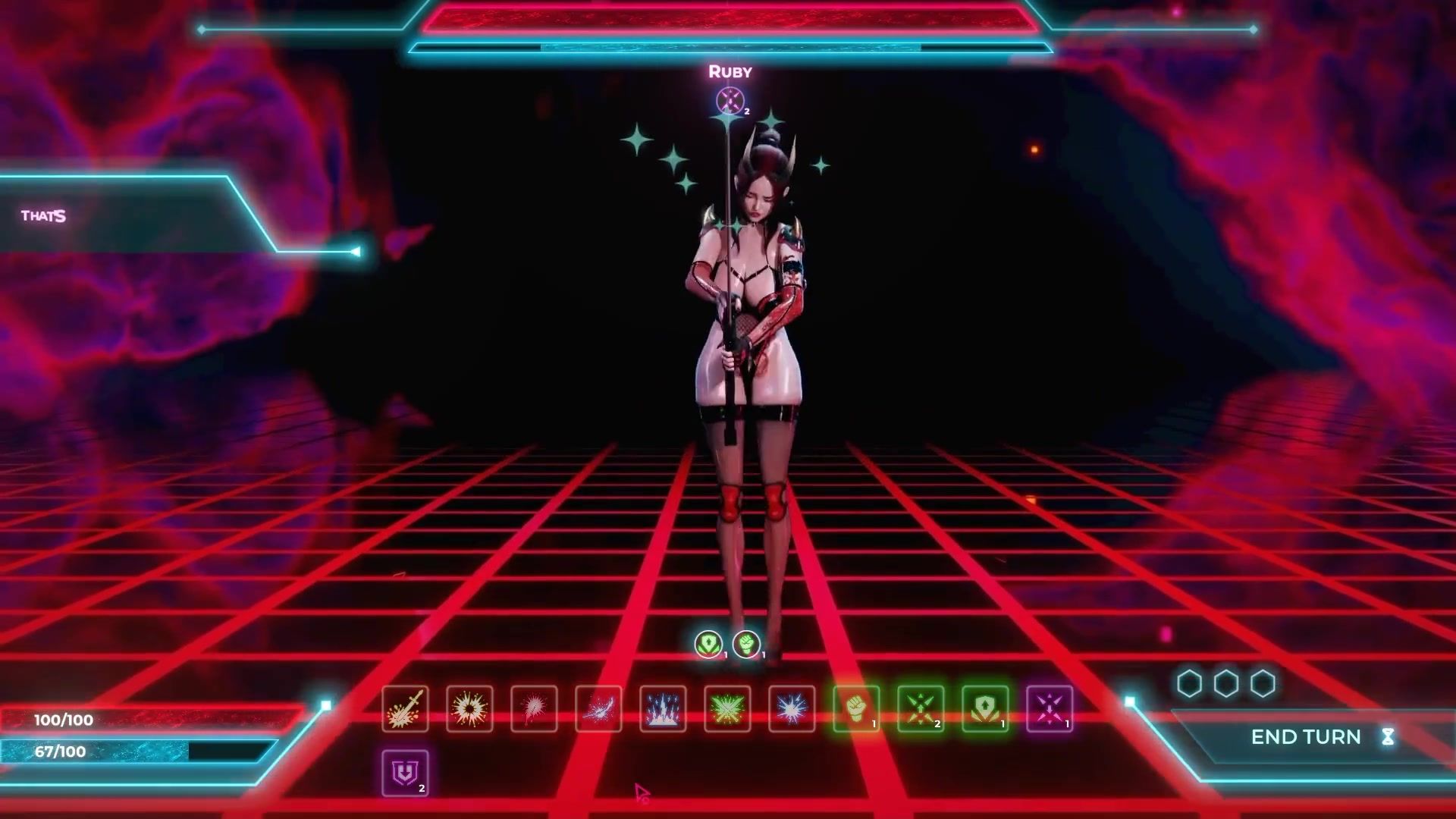The width and height of the screenshot is (1456, 819).
Task: Inspect the magenta debuff icon above Ruby
Action: (x=730, y=100)
